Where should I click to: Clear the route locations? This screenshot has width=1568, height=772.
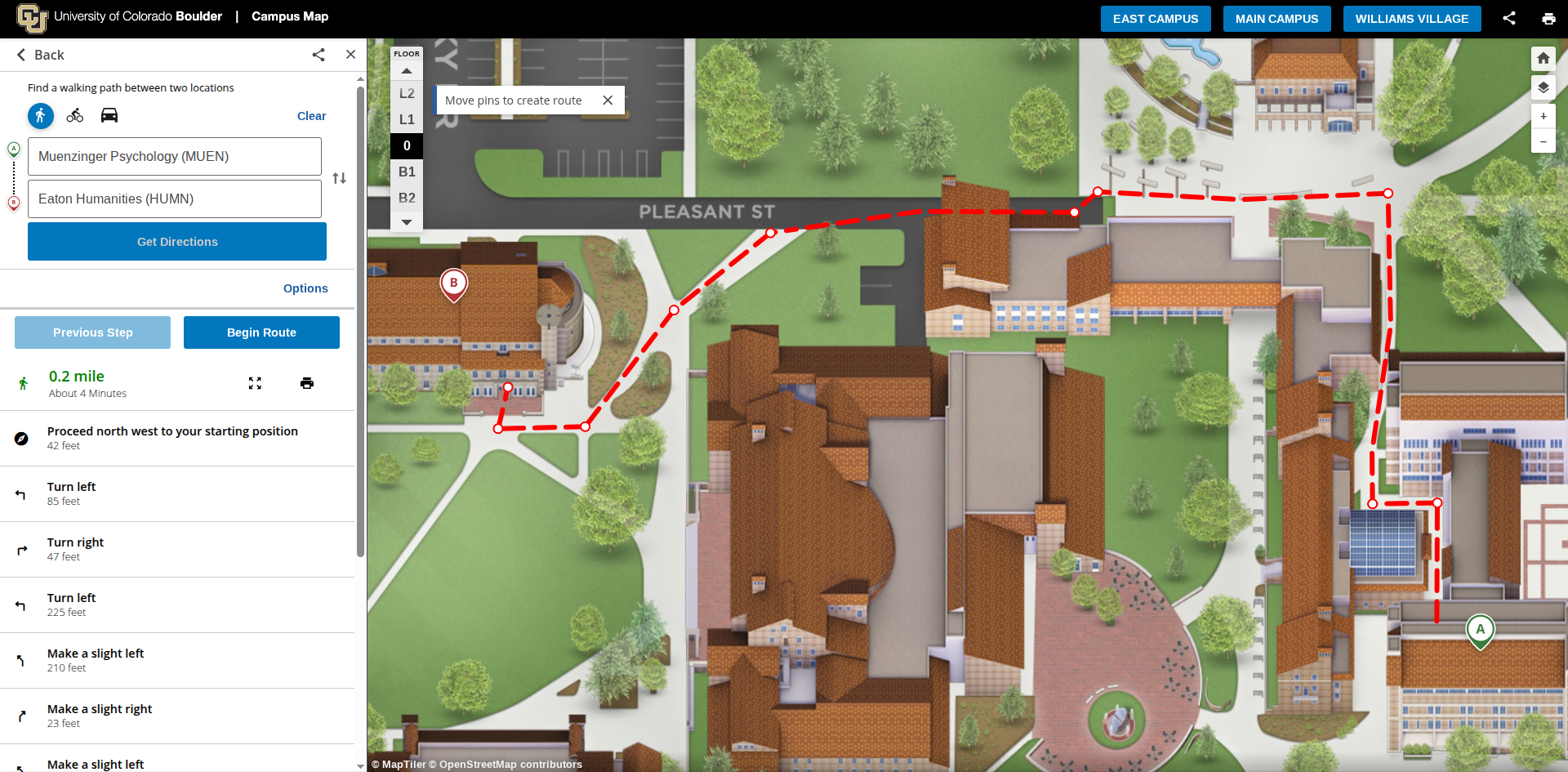(311, 116)
